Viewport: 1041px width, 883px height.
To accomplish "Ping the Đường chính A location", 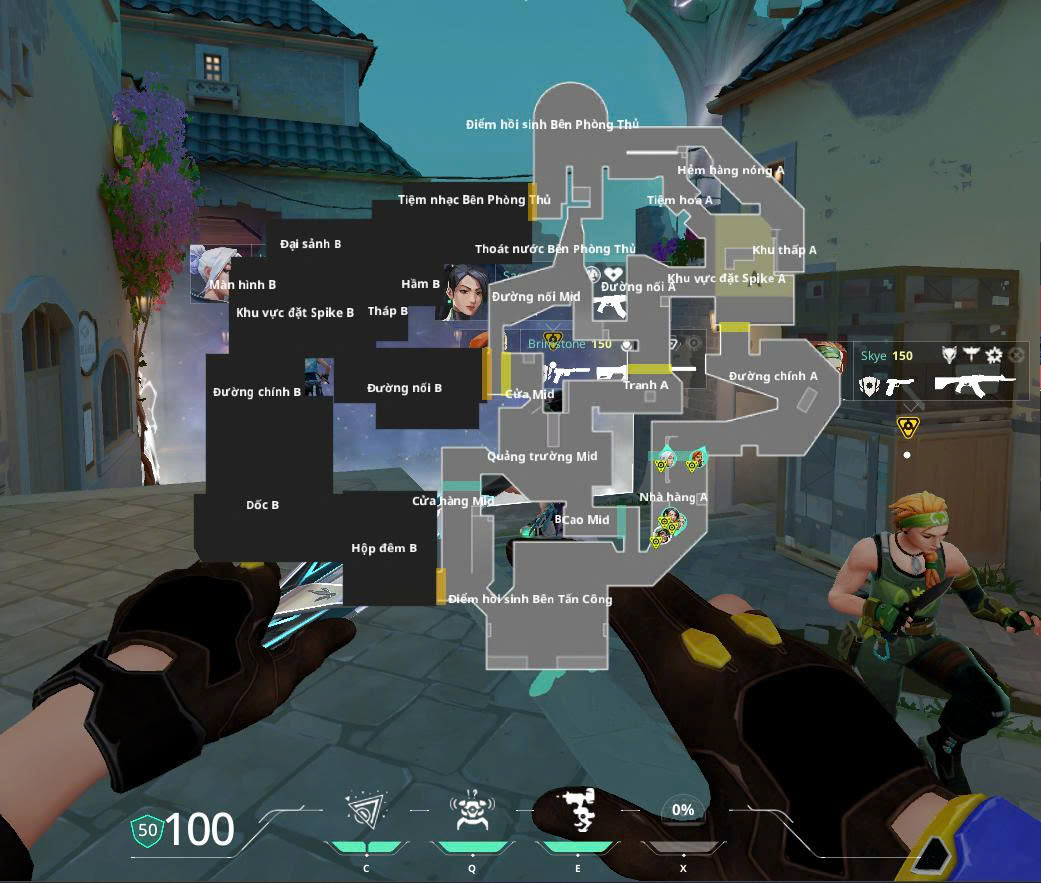I will pyautogui.click(x=773, y=377).
